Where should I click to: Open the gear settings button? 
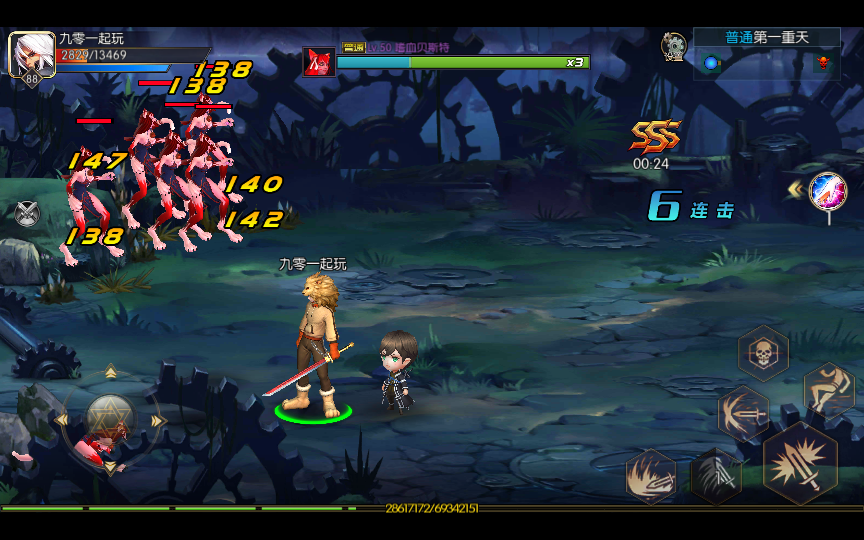click(674, 45)
